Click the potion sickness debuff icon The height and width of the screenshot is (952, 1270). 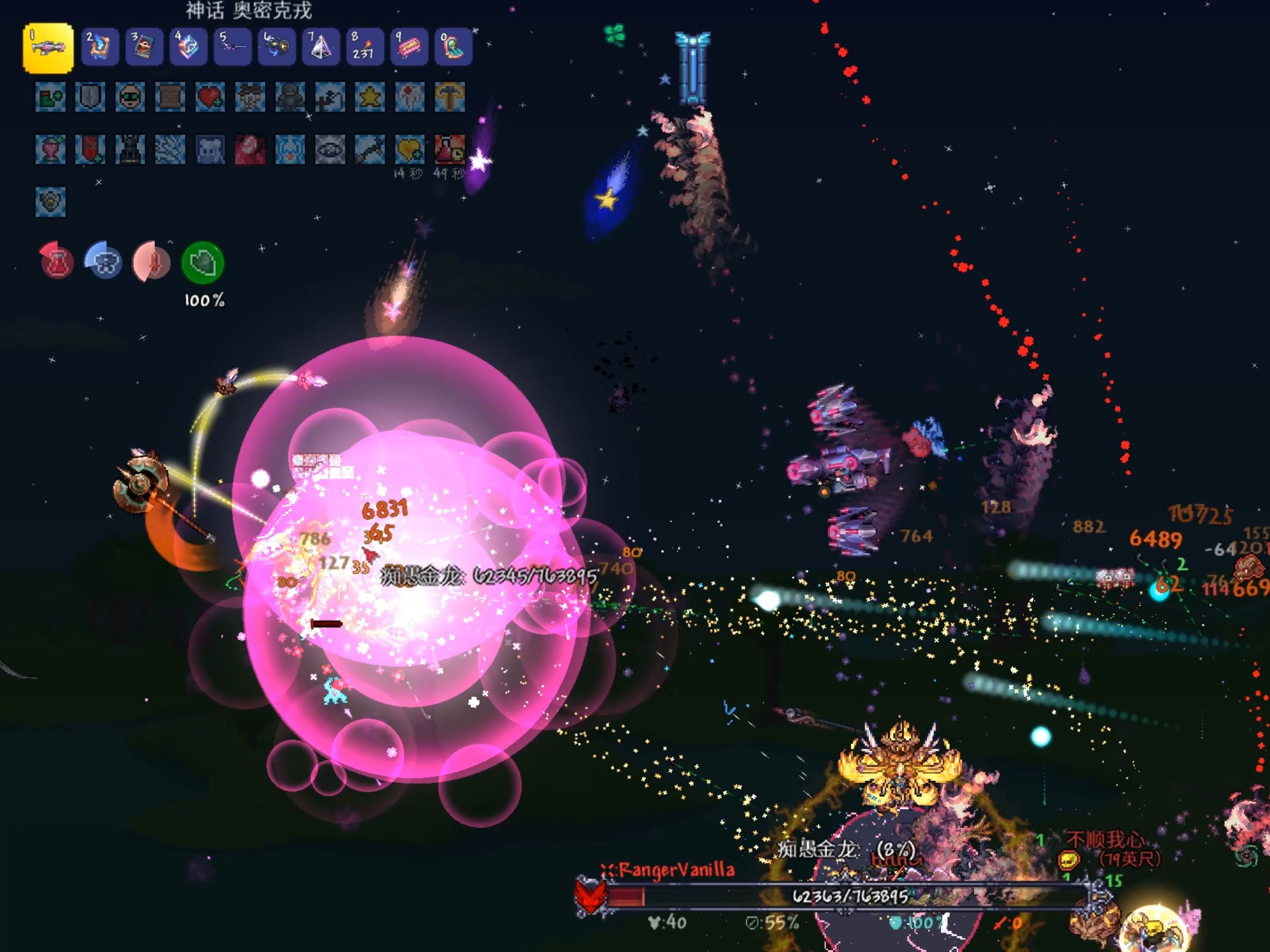450,149
